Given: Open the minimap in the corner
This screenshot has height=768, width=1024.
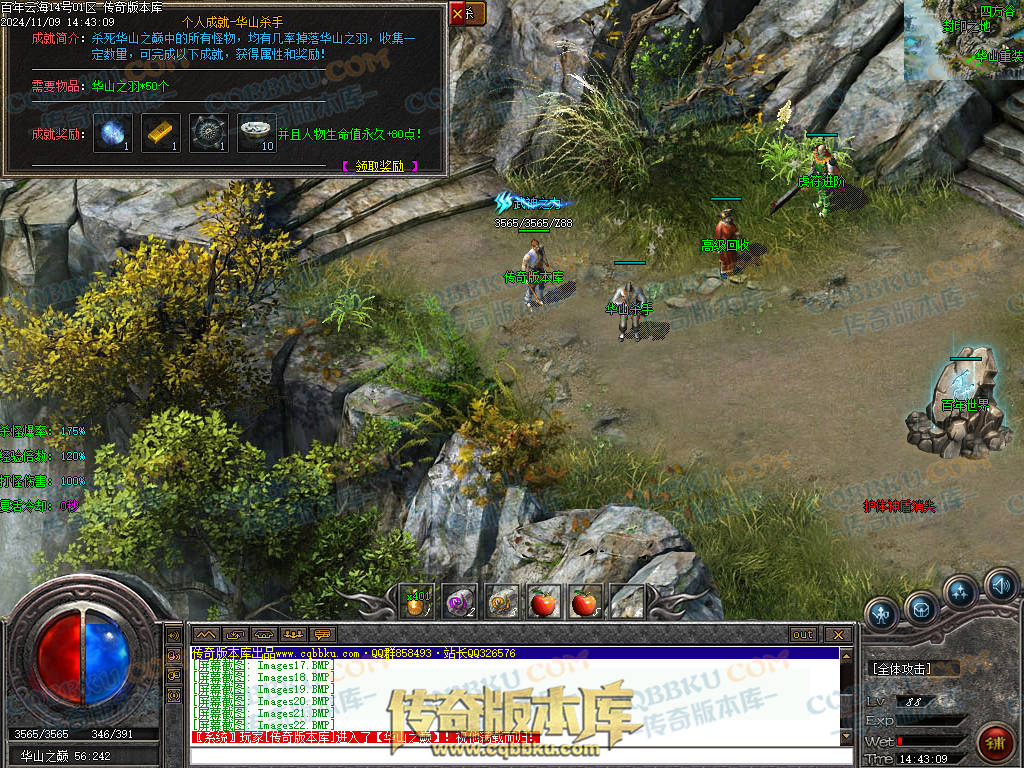Looking at the screenshot, I should (x=964, y=40).
